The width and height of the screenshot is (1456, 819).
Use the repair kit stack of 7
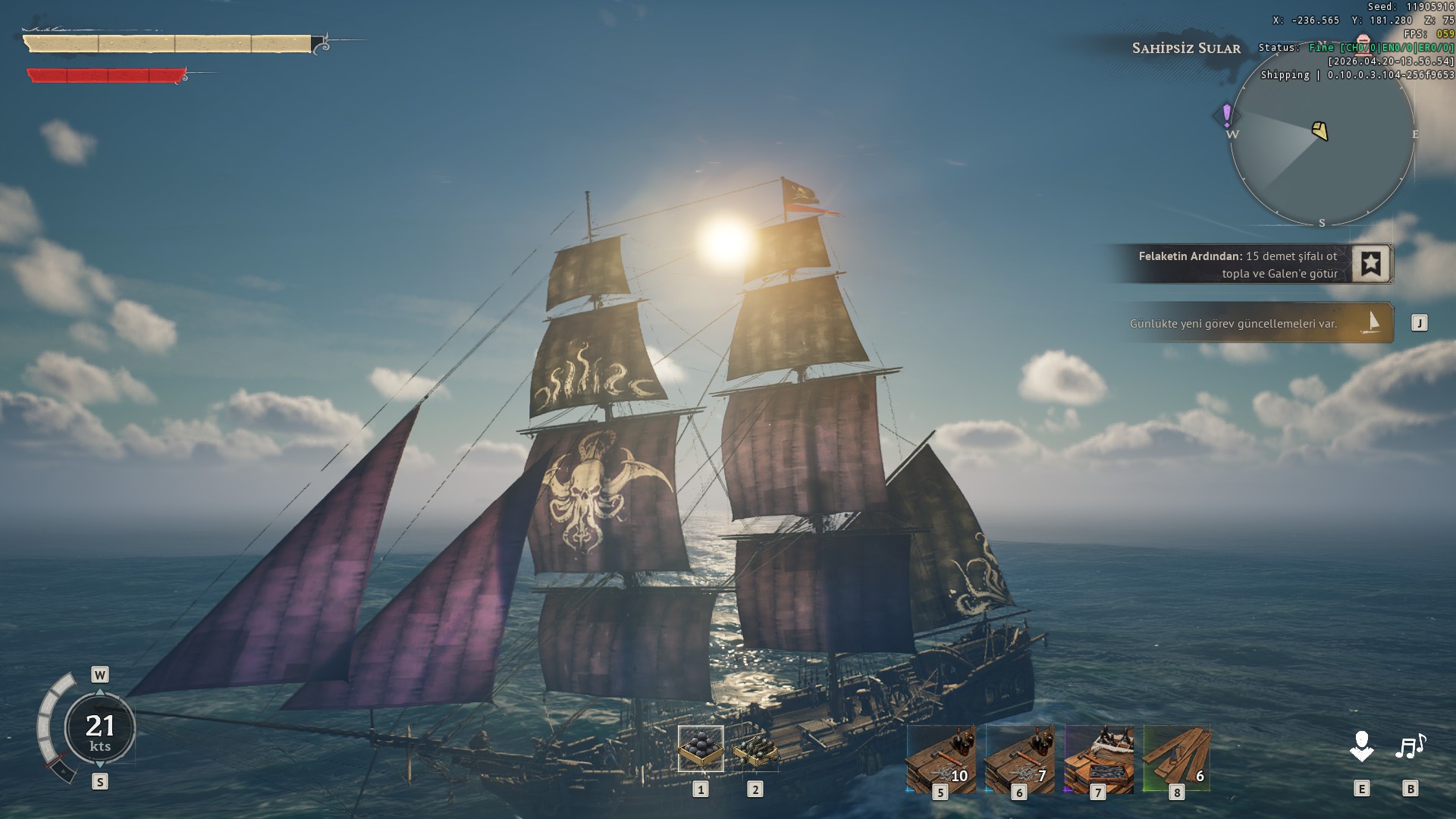point(1020,758)
